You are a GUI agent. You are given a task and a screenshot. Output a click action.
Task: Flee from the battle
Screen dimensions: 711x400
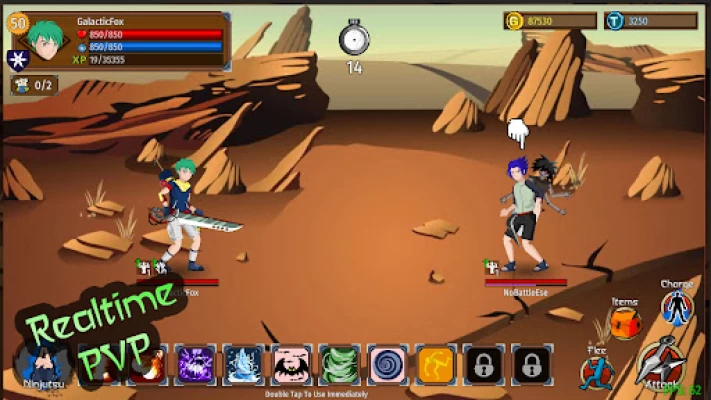[x=596, y=372]
